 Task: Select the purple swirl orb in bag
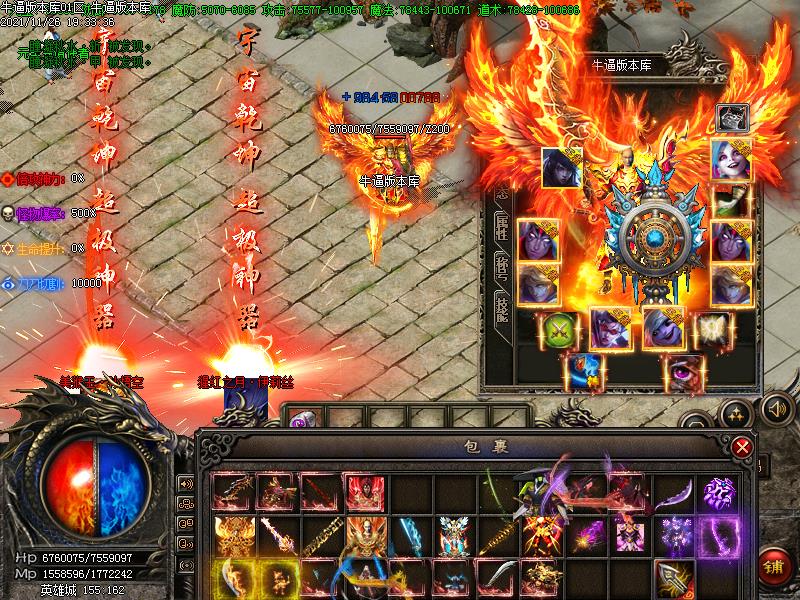click(718, 491)
